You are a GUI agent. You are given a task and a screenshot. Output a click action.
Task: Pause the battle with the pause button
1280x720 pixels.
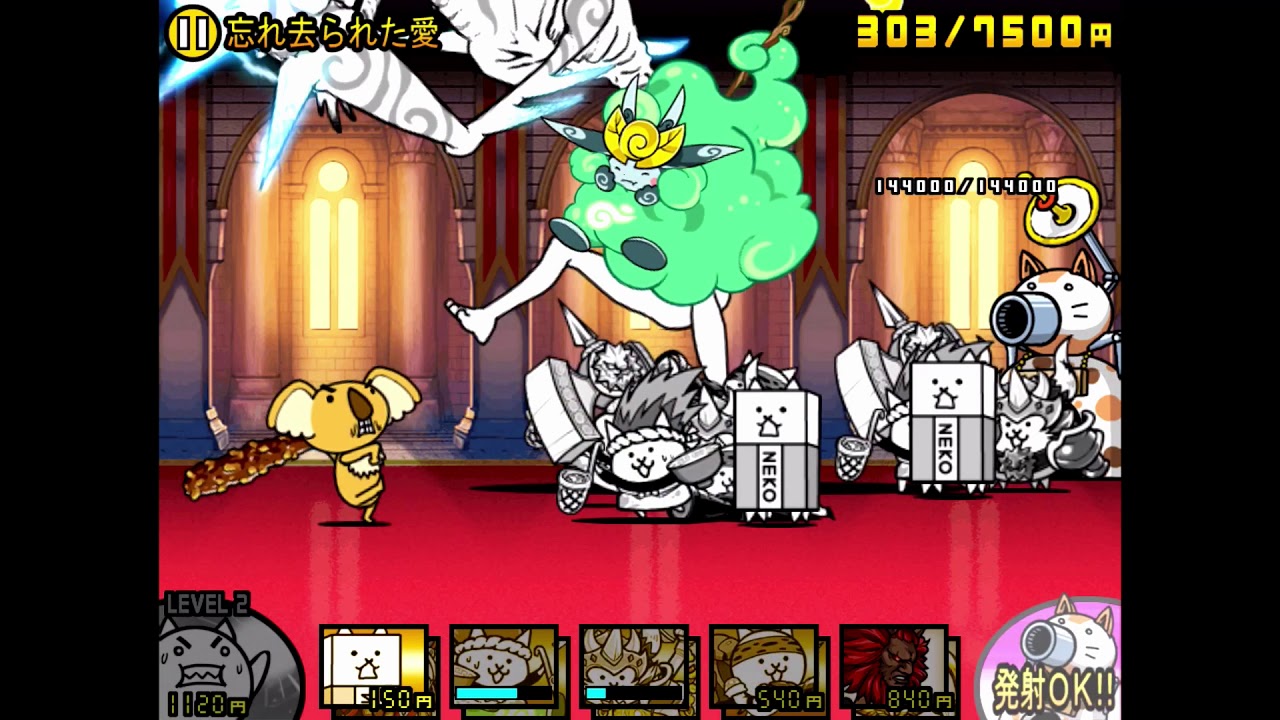click(192, 33)
